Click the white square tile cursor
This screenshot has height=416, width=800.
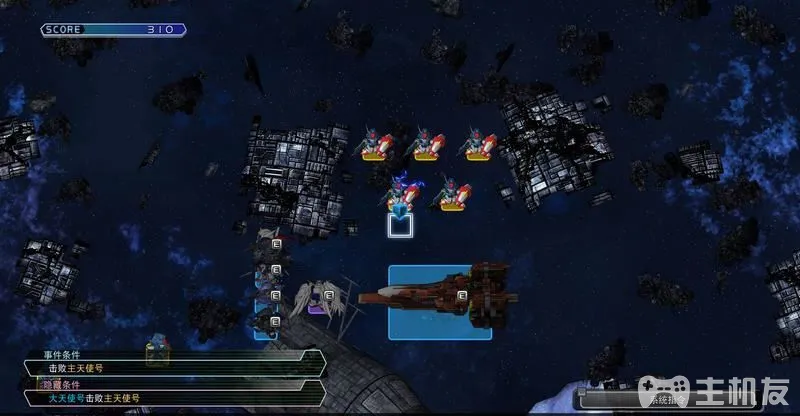coord(402,226)
